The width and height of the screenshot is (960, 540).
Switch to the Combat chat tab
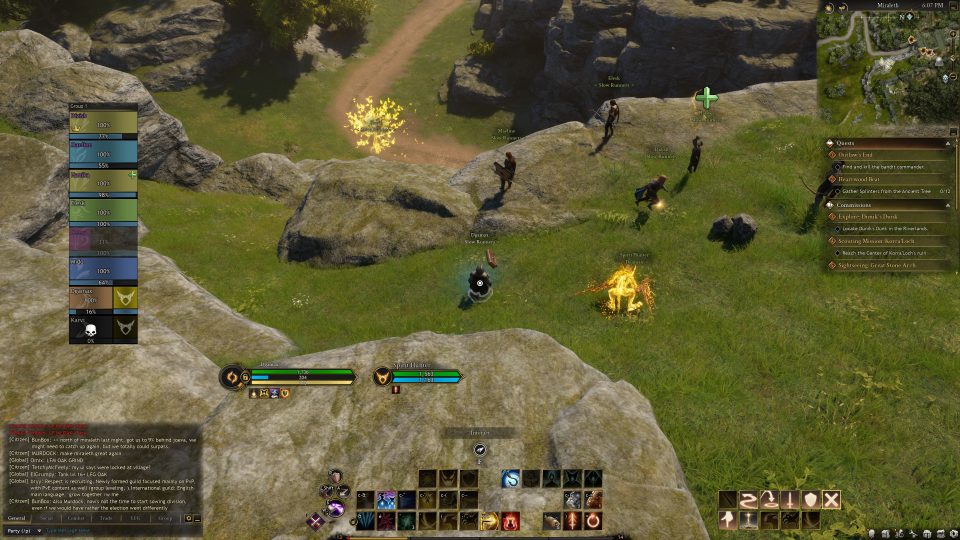coord(75,518)
